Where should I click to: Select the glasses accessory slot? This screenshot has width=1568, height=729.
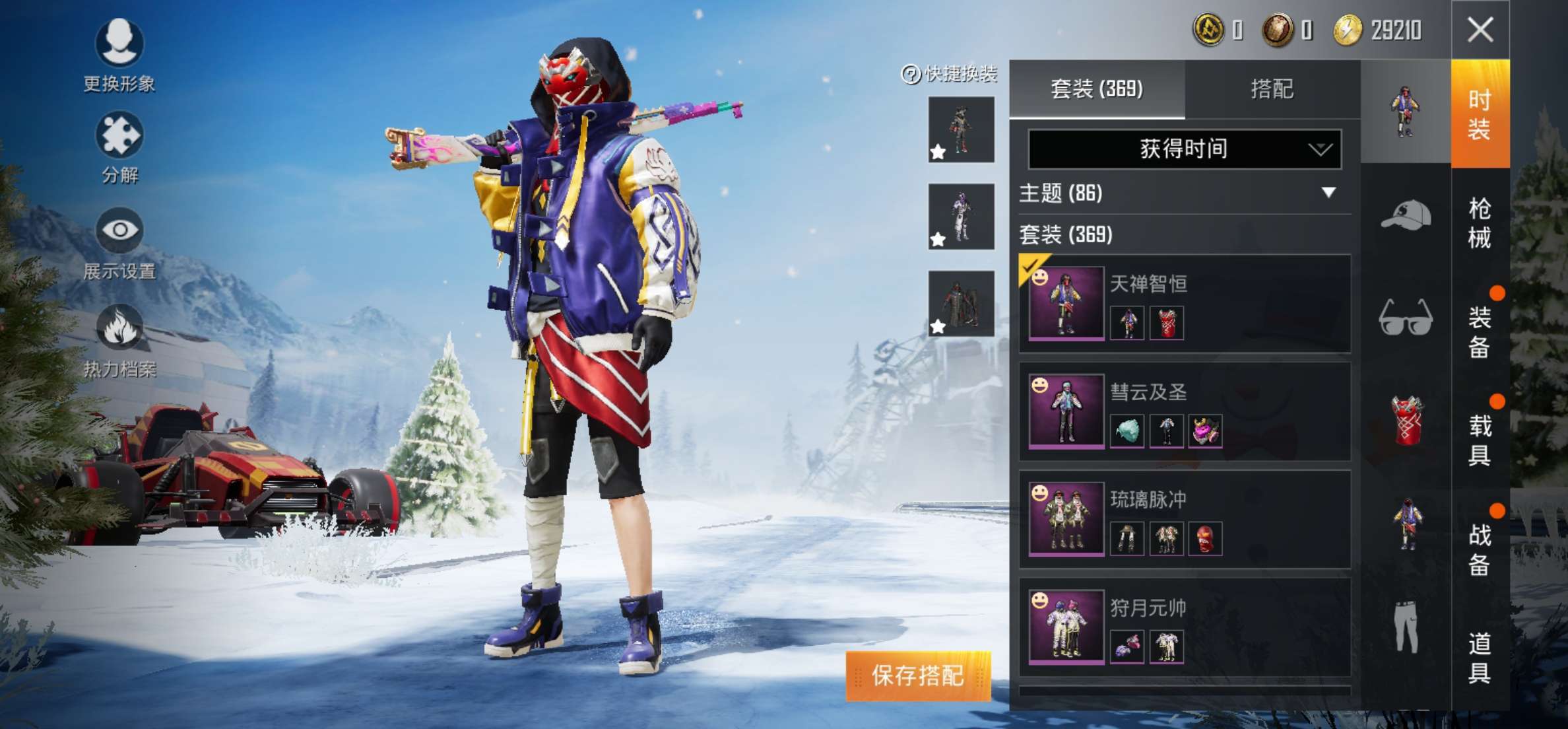[x=1406, y=318]
